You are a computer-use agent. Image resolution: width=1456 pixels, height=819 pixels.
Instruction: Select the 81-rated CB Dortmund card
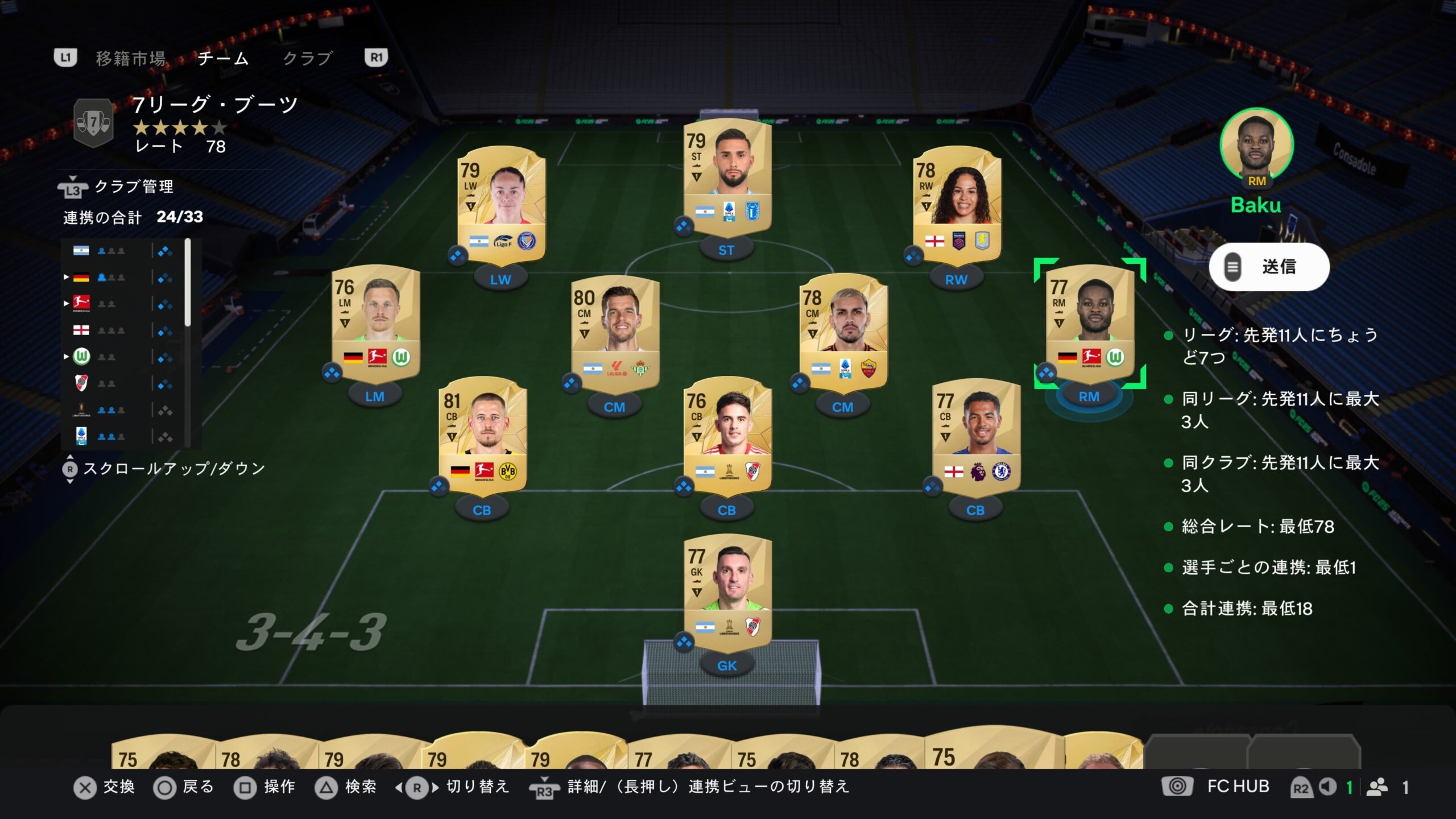pos(482,436)
